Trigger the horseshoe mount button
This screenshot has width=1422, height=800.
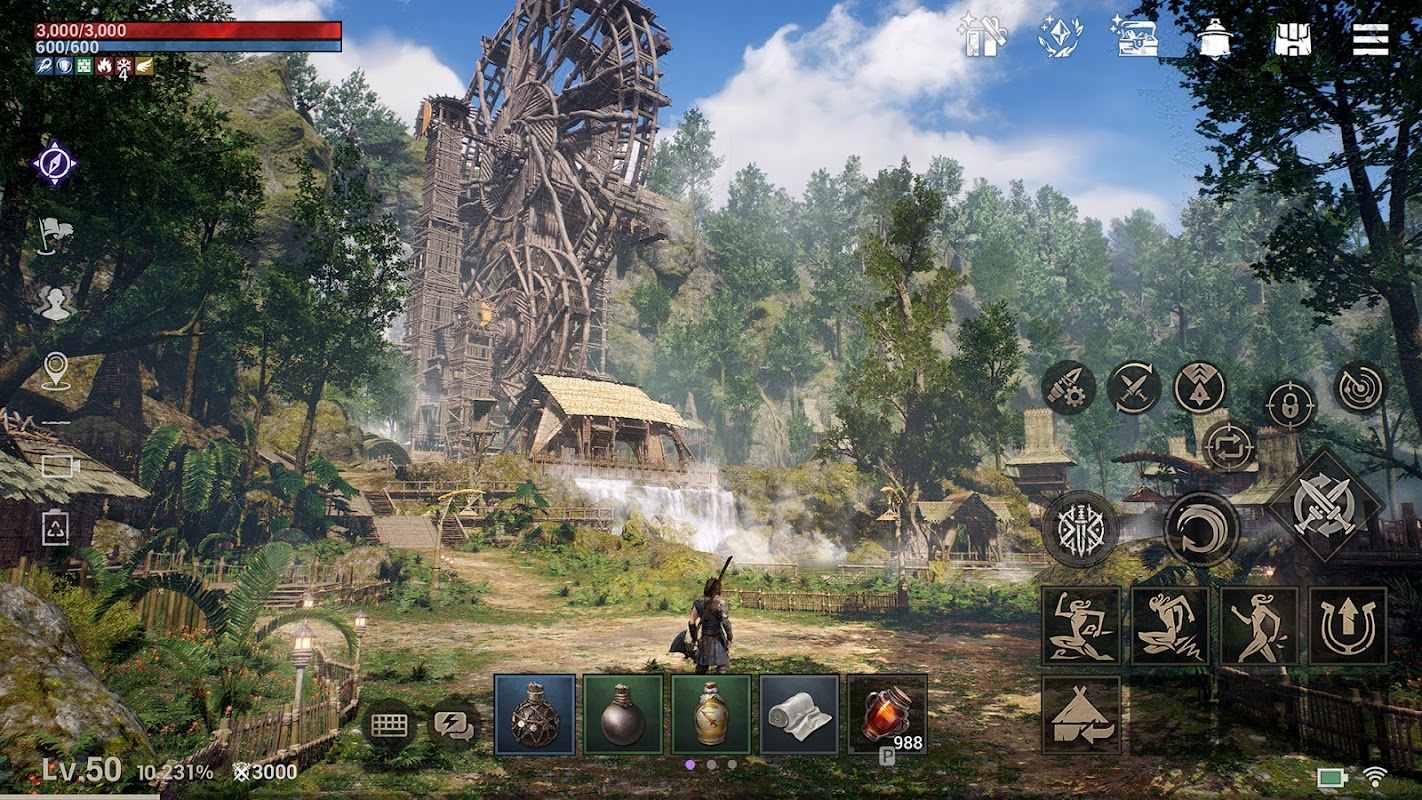click(1347, 625)
